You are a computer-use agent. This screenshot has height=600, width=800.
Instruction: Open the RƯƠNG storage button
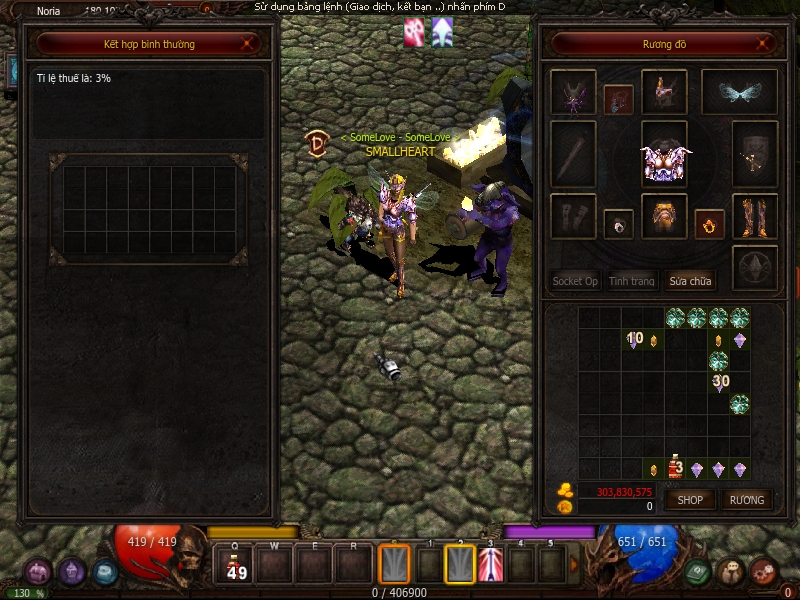point(746,499)
